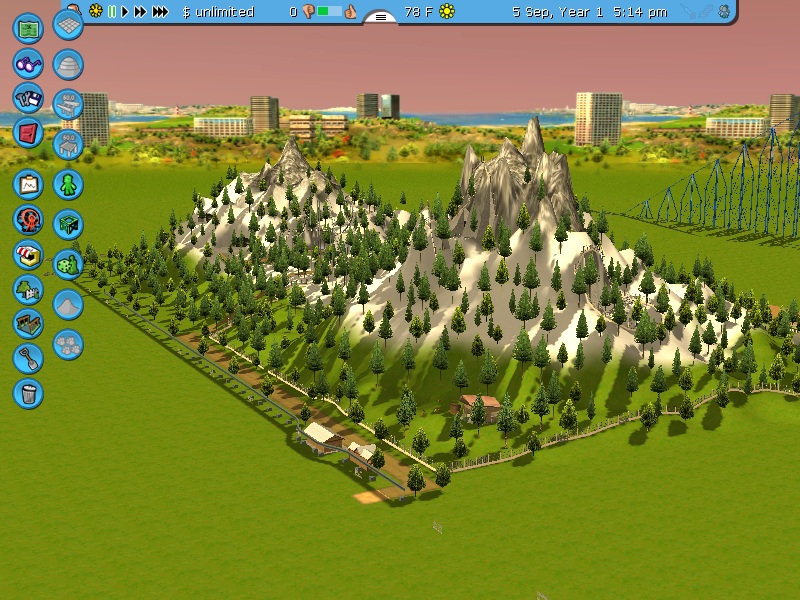Image resolution: width=800 pixels, height=600 pixels.
Task: Open the park management chart icon
Action: (x=28, y=185)
